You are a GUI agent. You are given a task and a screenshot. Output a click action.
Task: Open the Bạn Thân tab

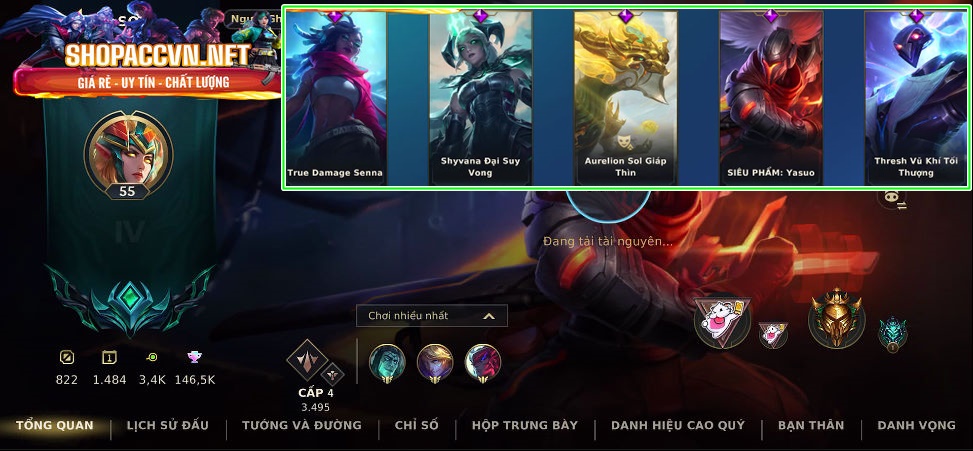(x=810, y=426)
